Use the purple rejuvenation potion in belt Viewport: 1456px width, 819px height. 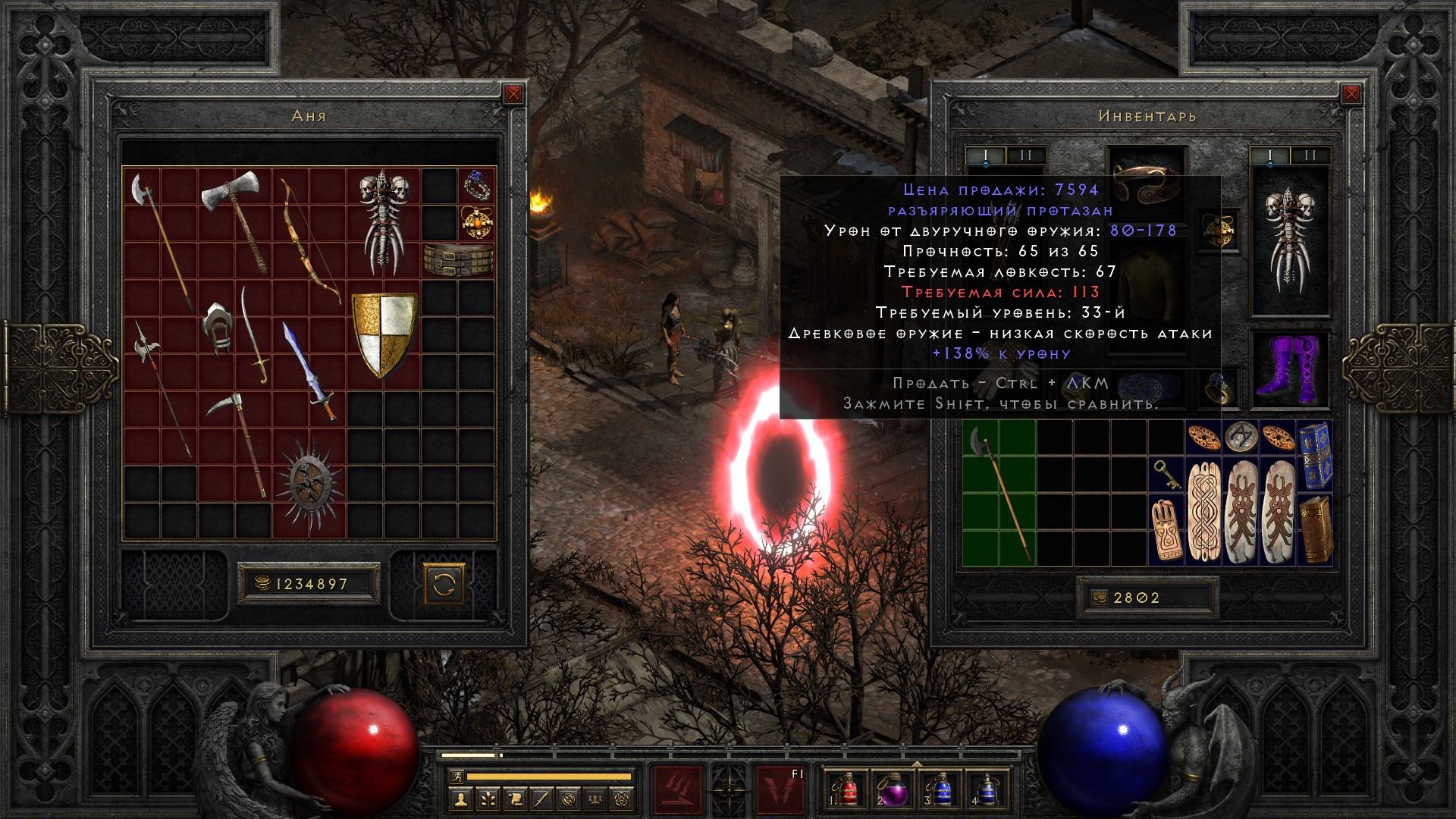click(893, 787)
